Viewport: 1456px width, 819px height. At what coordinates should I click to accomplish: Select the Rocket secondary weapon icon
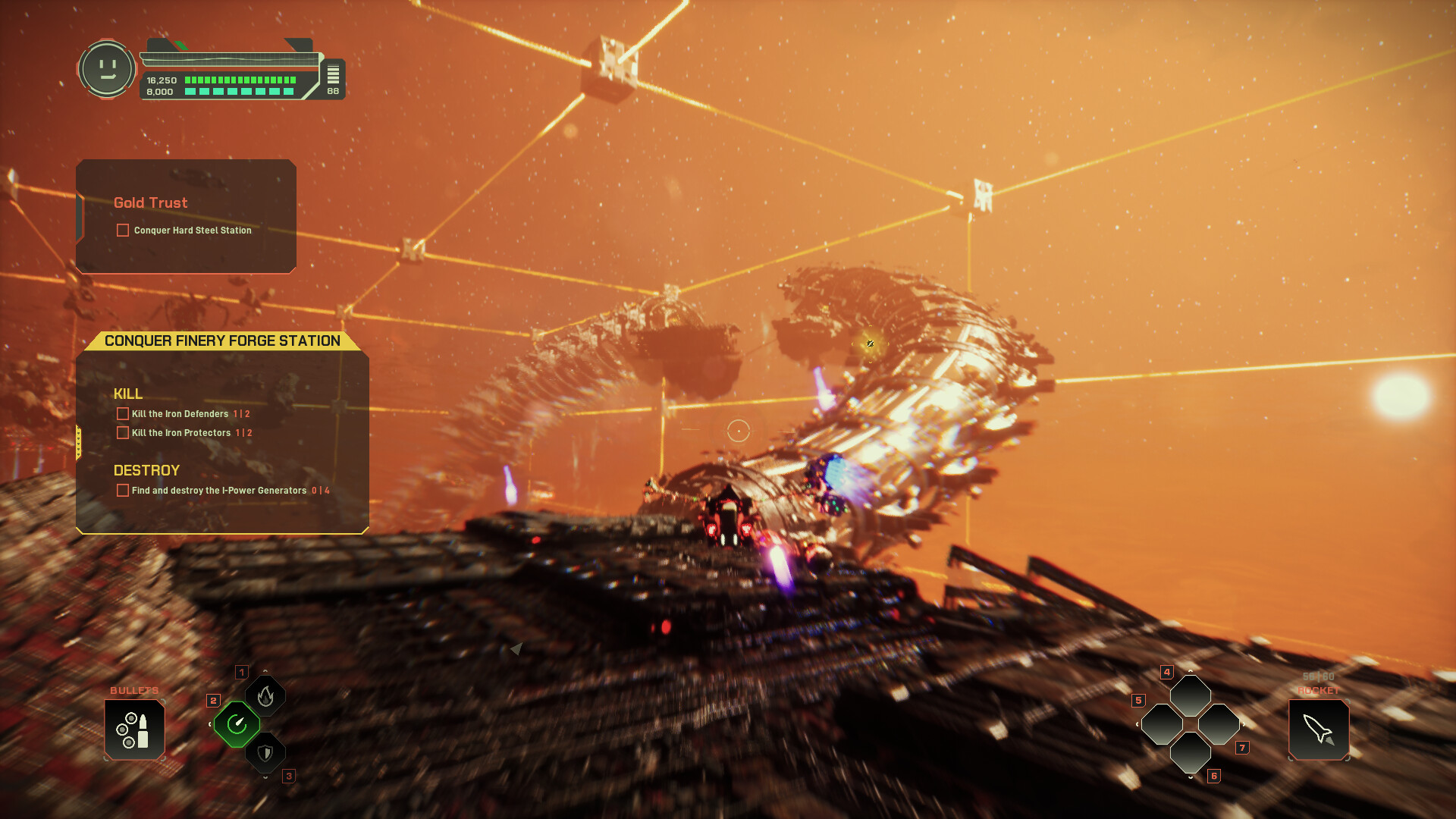tap(1318, 730)
